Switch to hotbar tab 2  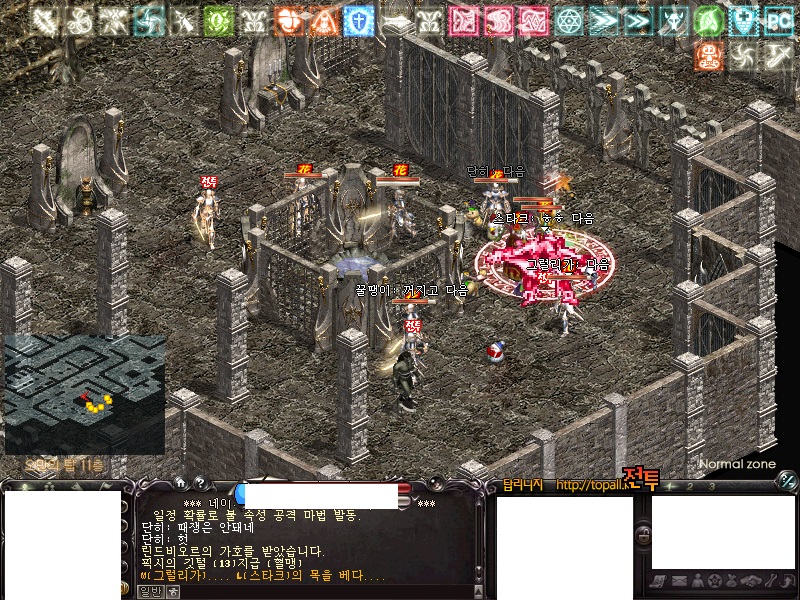coord(691,487)
